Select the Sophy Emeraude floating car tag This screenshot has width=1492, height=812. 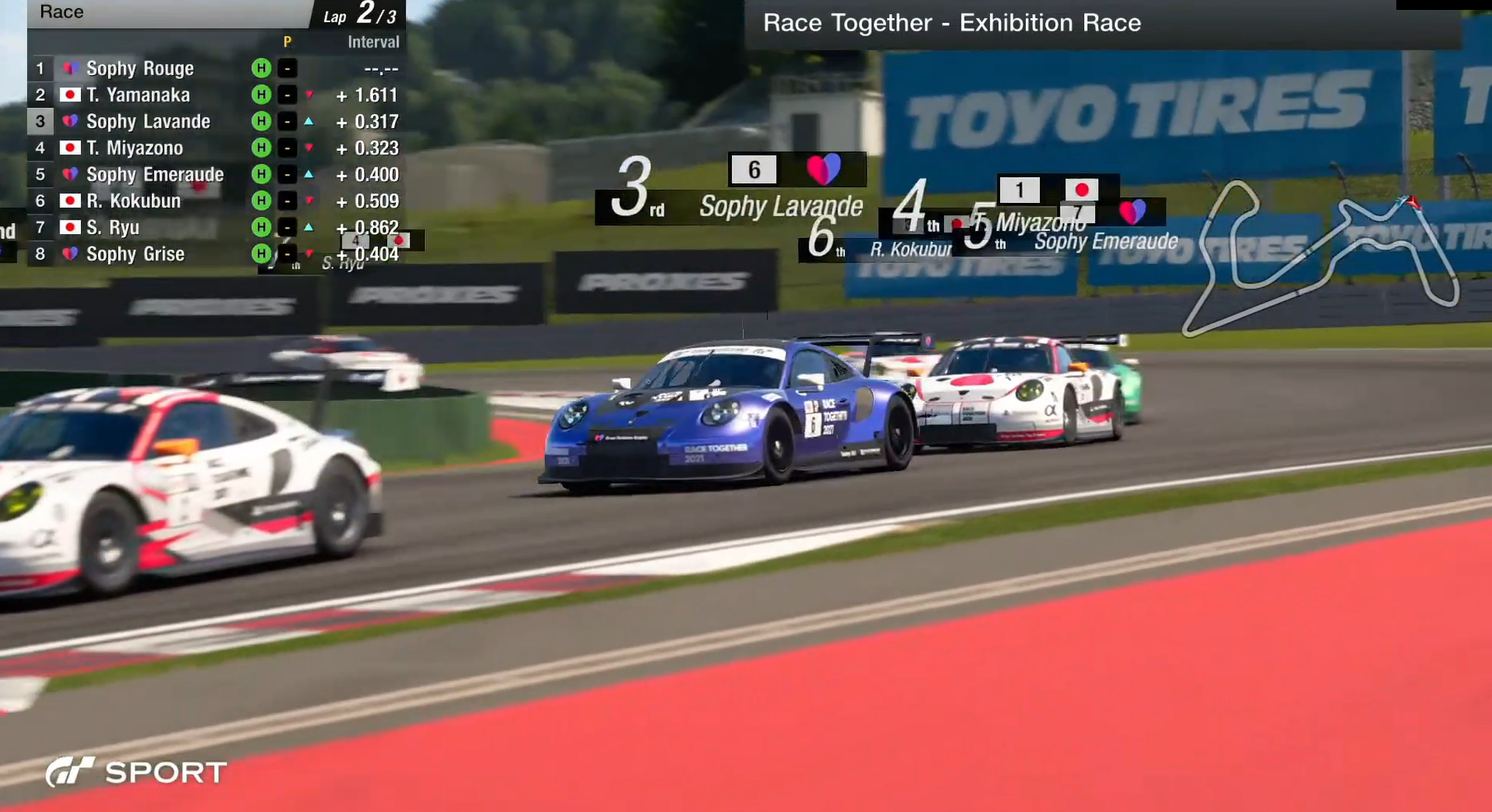(1106, 240)
